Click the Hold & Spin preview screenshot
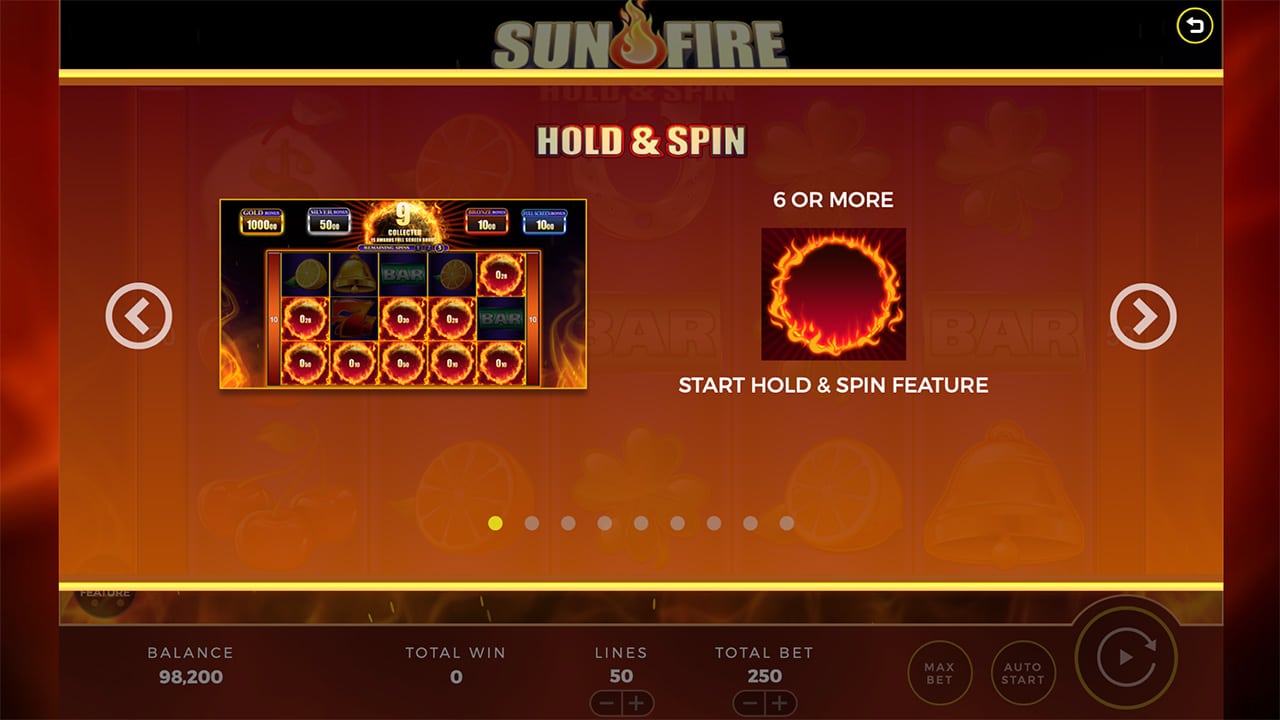The height and width of the screenshot is (720, 1280). coord(403,297)
